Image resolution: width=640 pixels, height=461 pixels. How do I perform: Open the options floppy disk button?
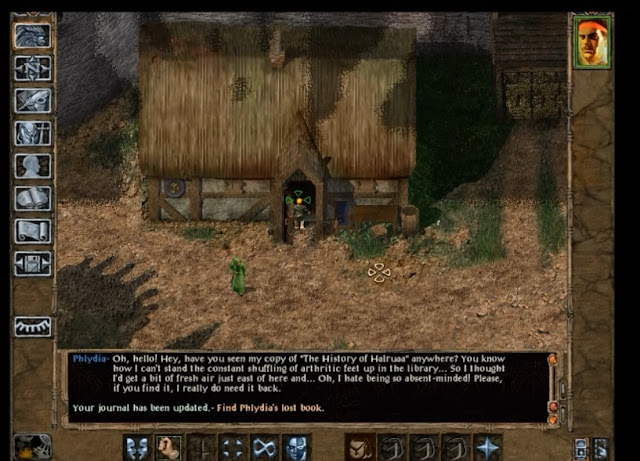(x=33, y=264)
